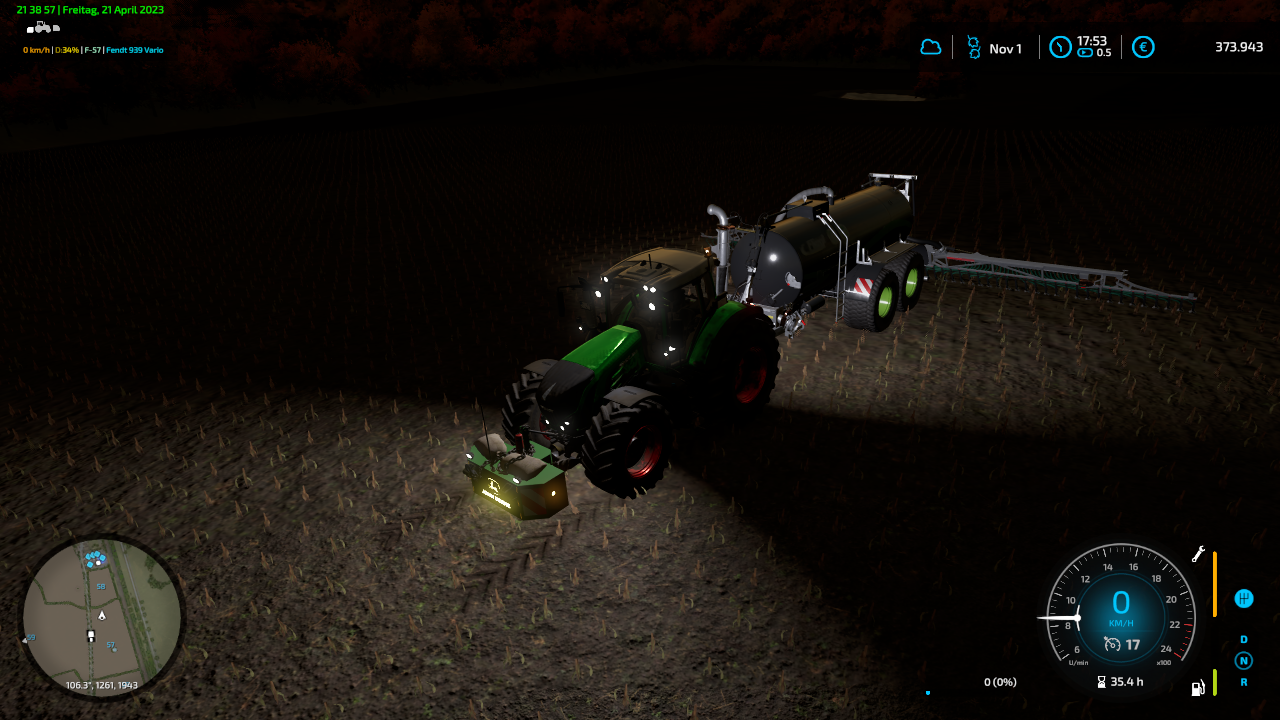The image size is (1280, 720).
Task: Select the fuel pump icon
Action: pyautogui.click(x=1197, y=688)
